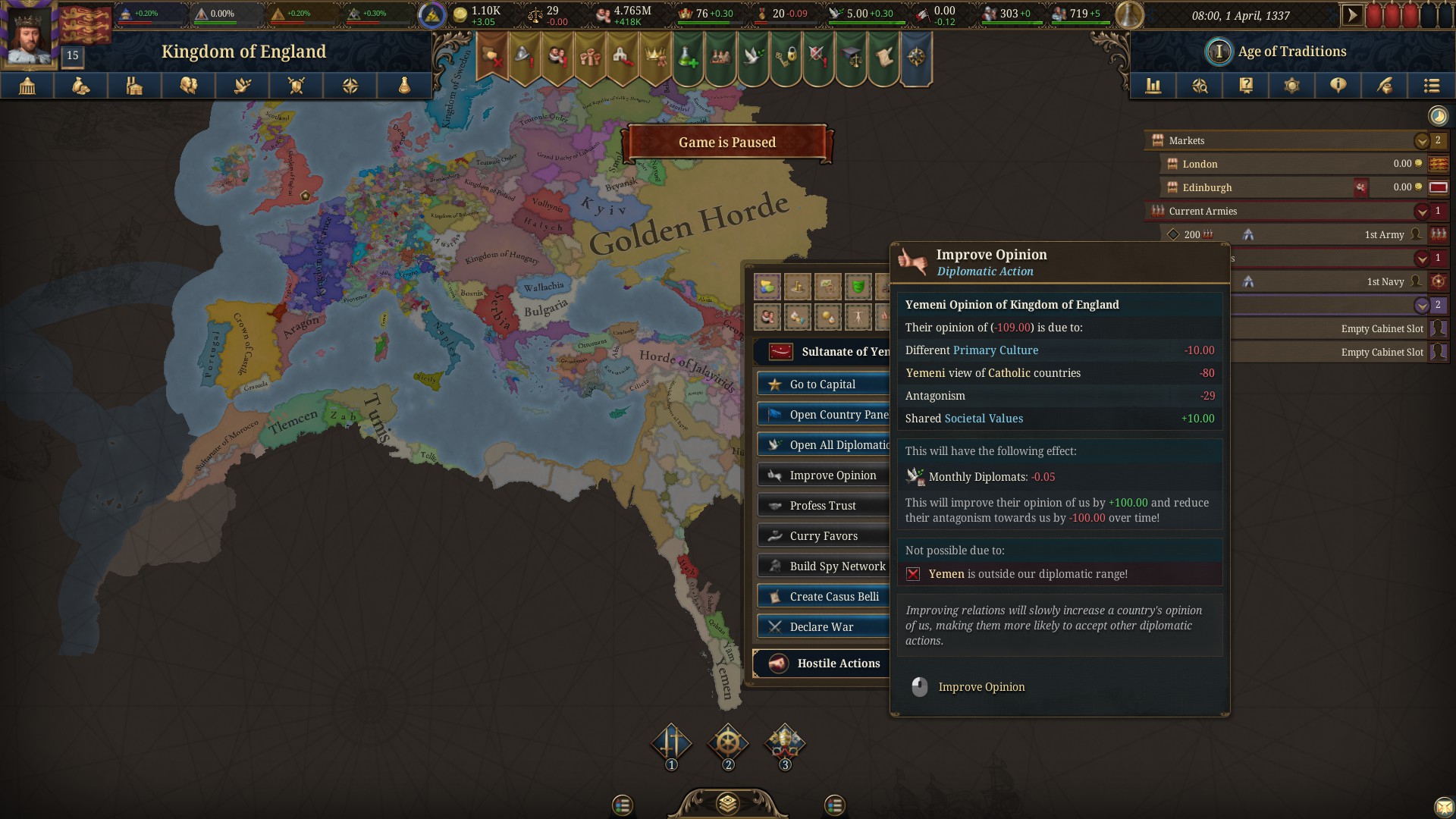1456x819 pixels.
Task: Select the economy money bags icon
Action: coord(81,86)
